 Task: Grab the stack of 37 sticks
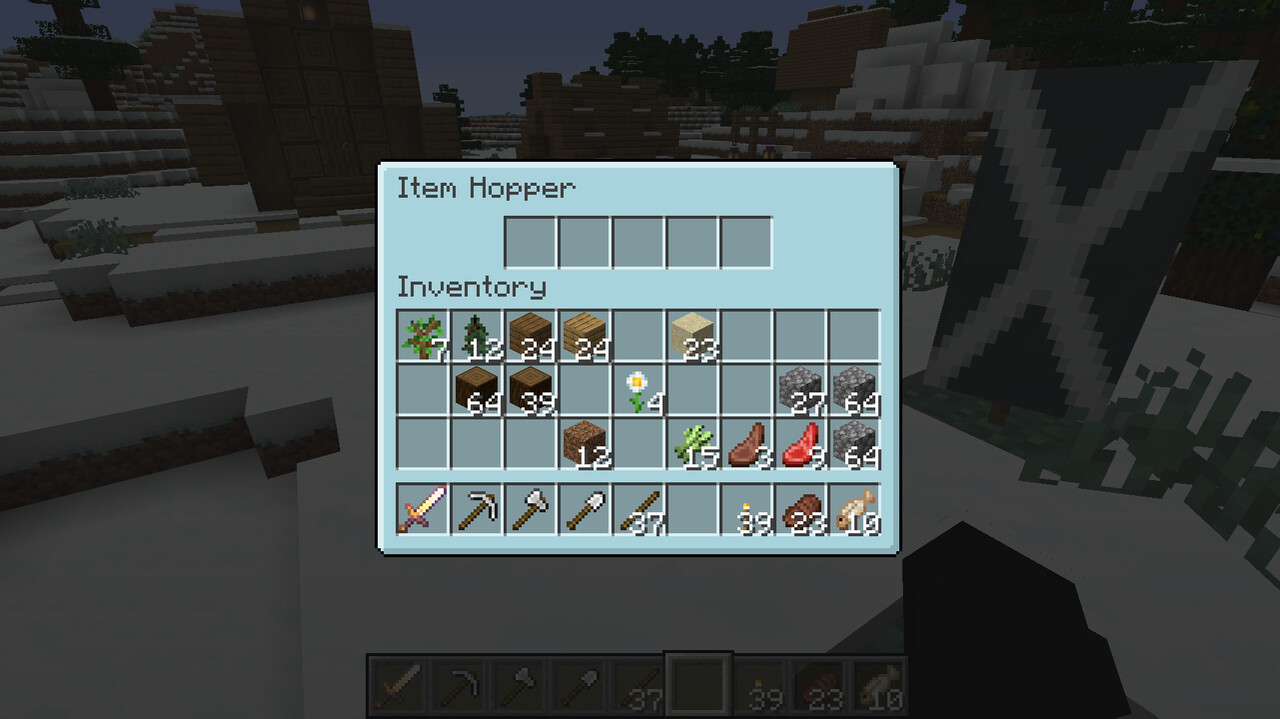coord(638,509)
